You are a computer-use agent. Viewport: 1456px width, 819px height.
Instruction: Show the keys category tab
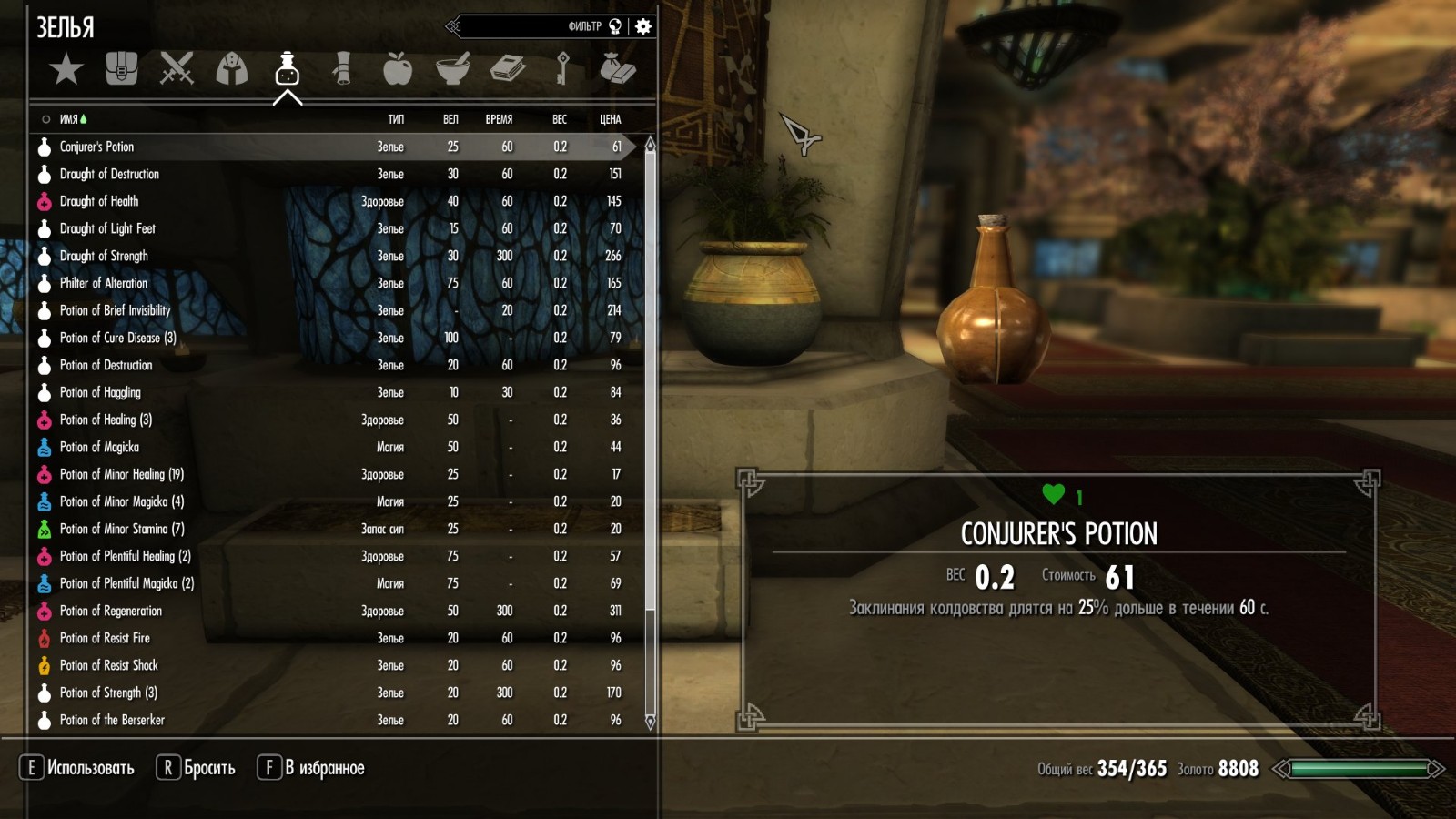pos(562,69)
